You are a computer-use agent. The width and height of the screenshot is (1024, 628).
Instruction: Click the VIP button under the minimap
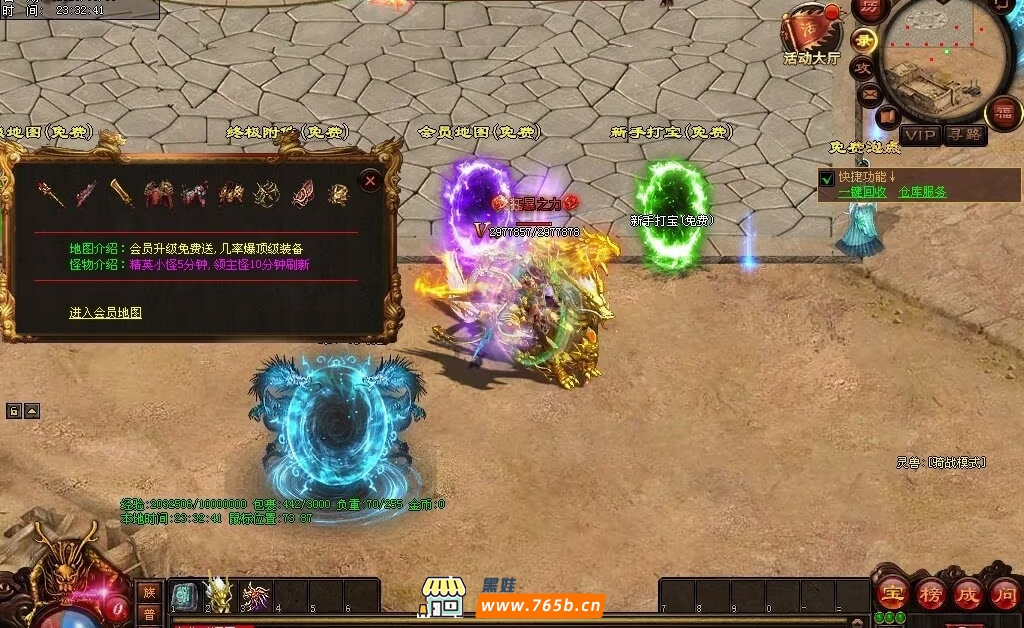[x=920, y=135]
